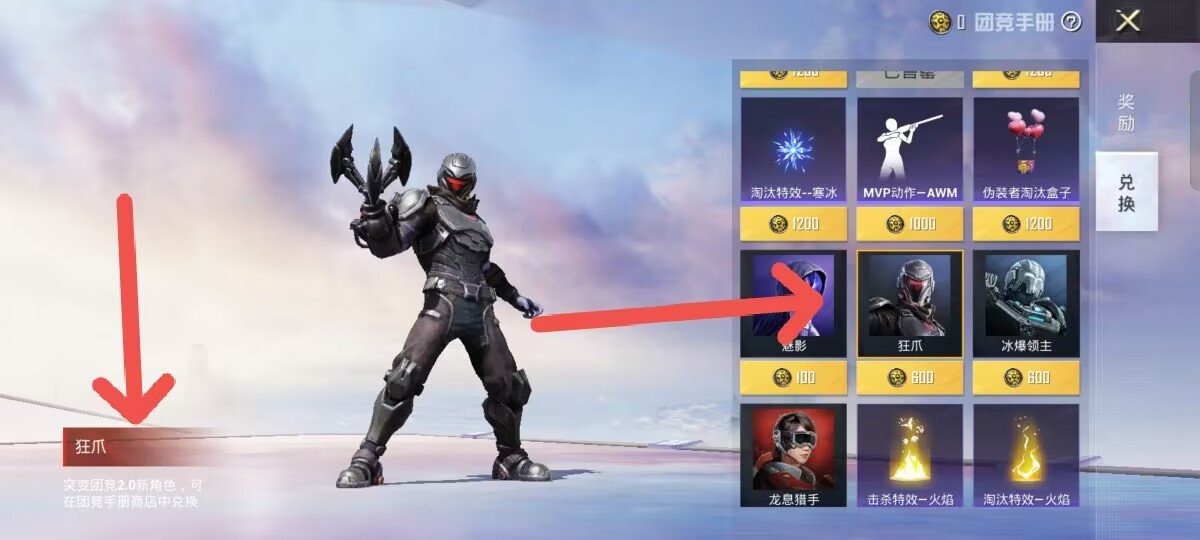Buy 伪装者淘汰盒子 with its 1200 price button
This screenshot has width=1200, height=540.
click(x=1025, y=224)
